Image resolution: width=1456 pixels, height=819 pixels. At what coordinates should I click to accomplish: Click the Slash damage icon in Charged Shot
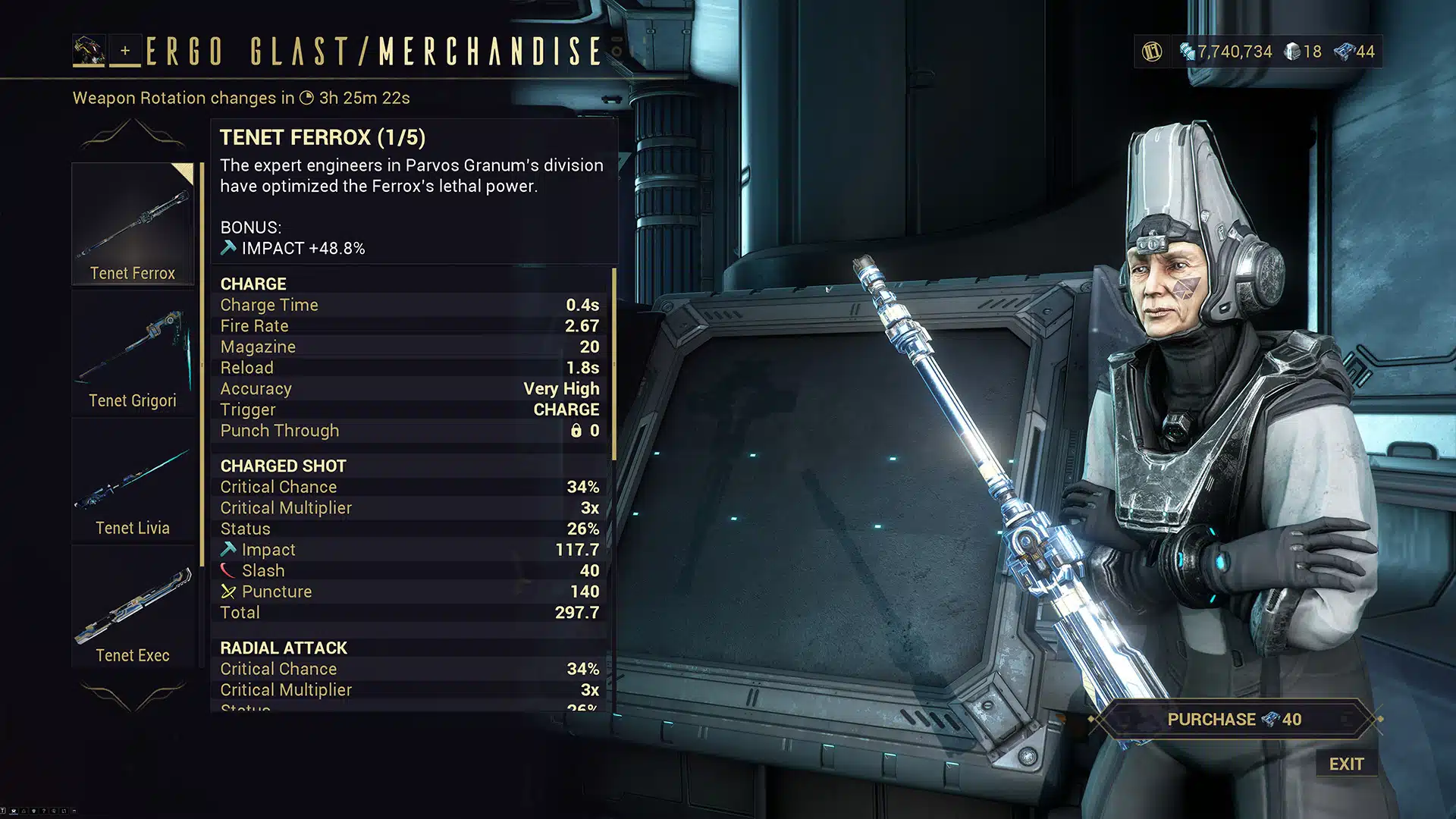click(x=228, y=570)
